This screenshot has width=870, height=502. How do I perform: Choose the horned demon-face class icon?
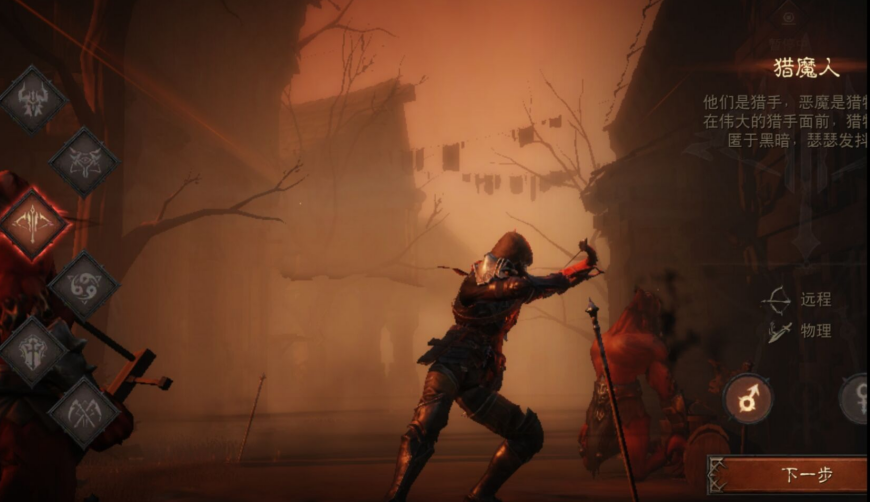[84, 161]
